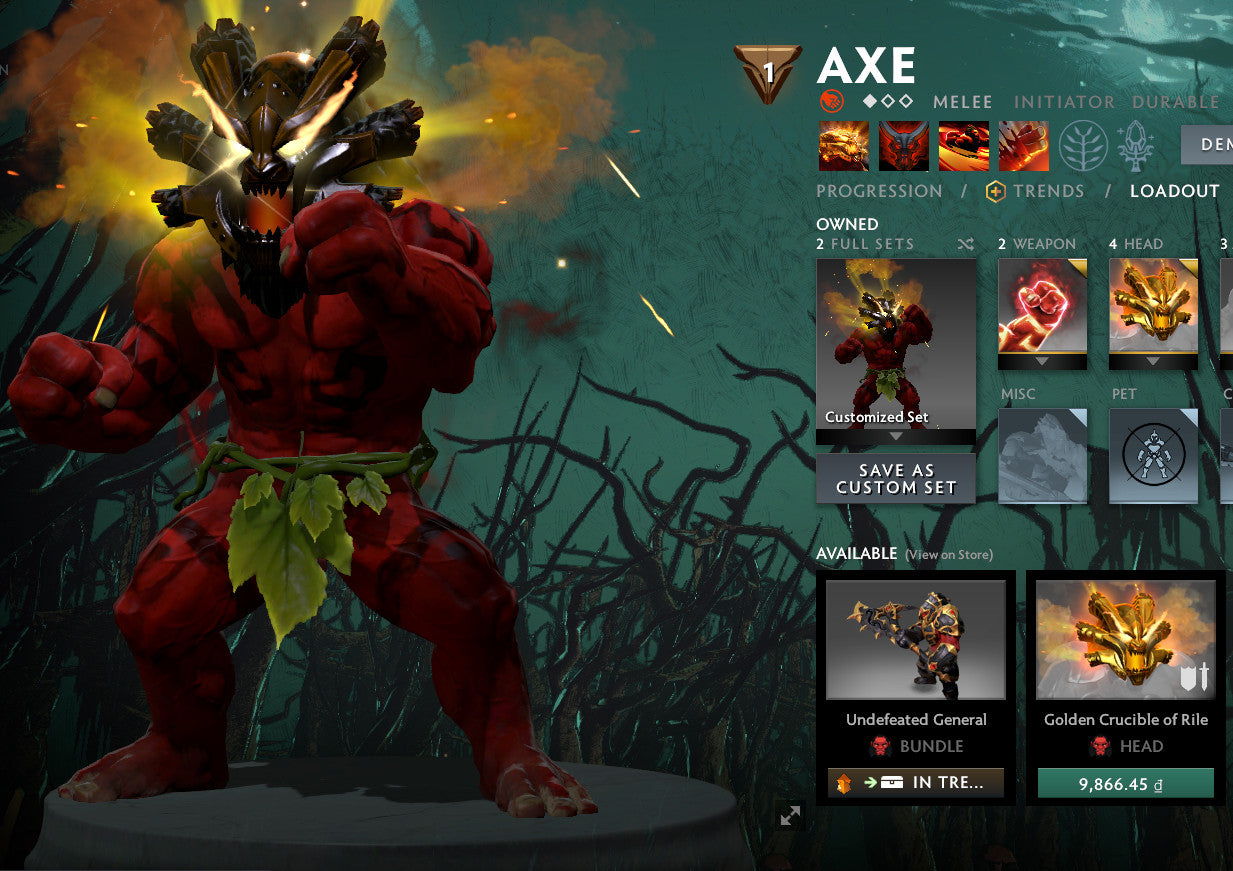Select the Loadout tab
1233x871 pixels.
1174,191
